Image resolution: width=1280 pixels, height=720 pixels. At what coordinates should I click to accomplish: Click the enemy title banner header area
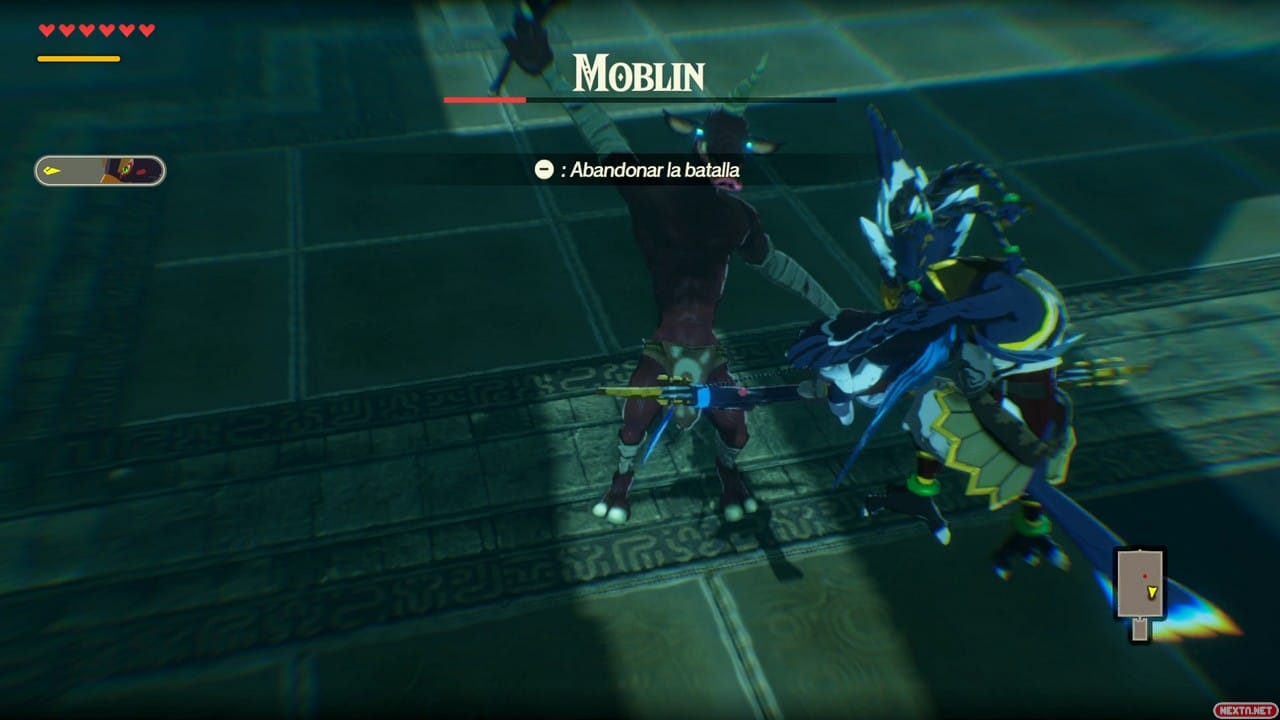point(638,72)
